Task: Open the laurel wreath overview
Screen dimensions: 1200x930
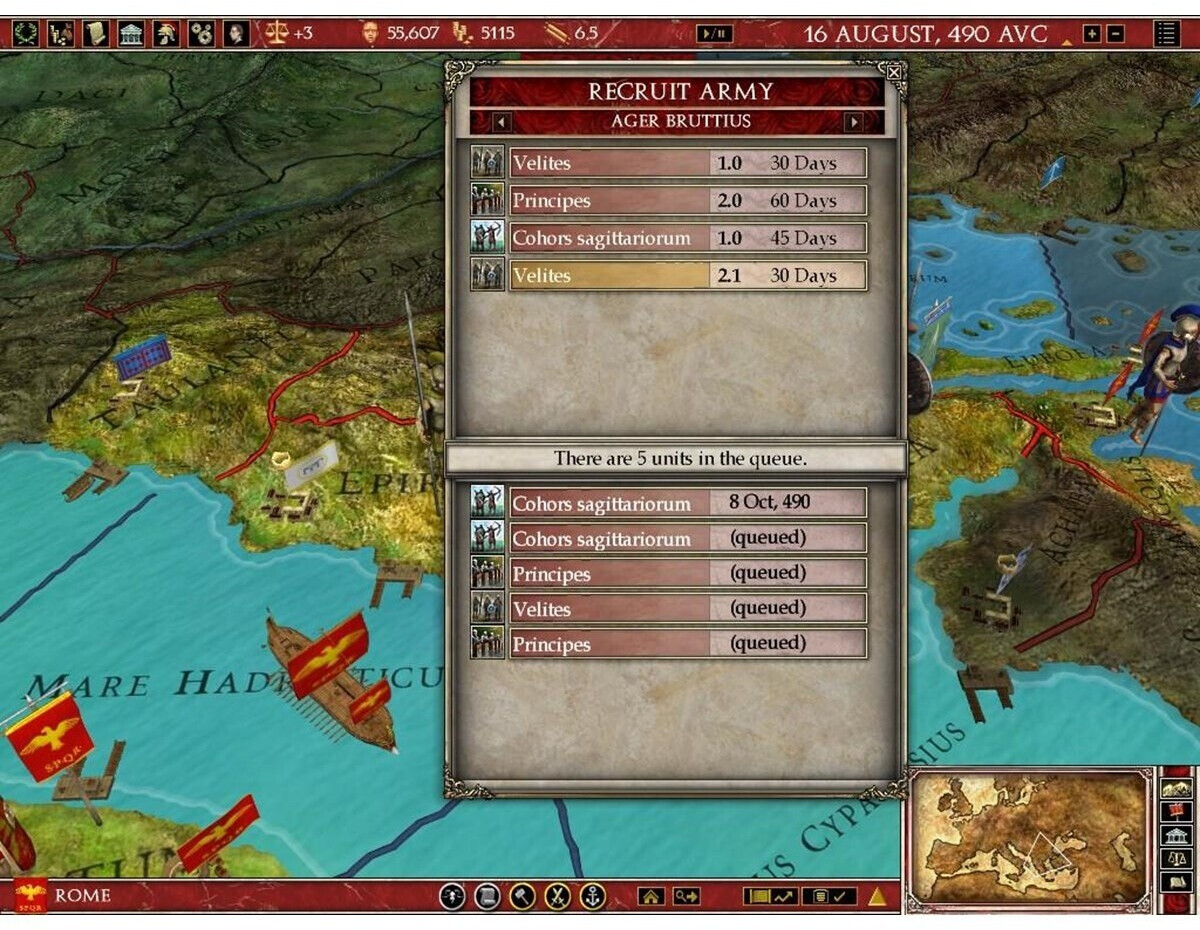Action: (26, 34)
